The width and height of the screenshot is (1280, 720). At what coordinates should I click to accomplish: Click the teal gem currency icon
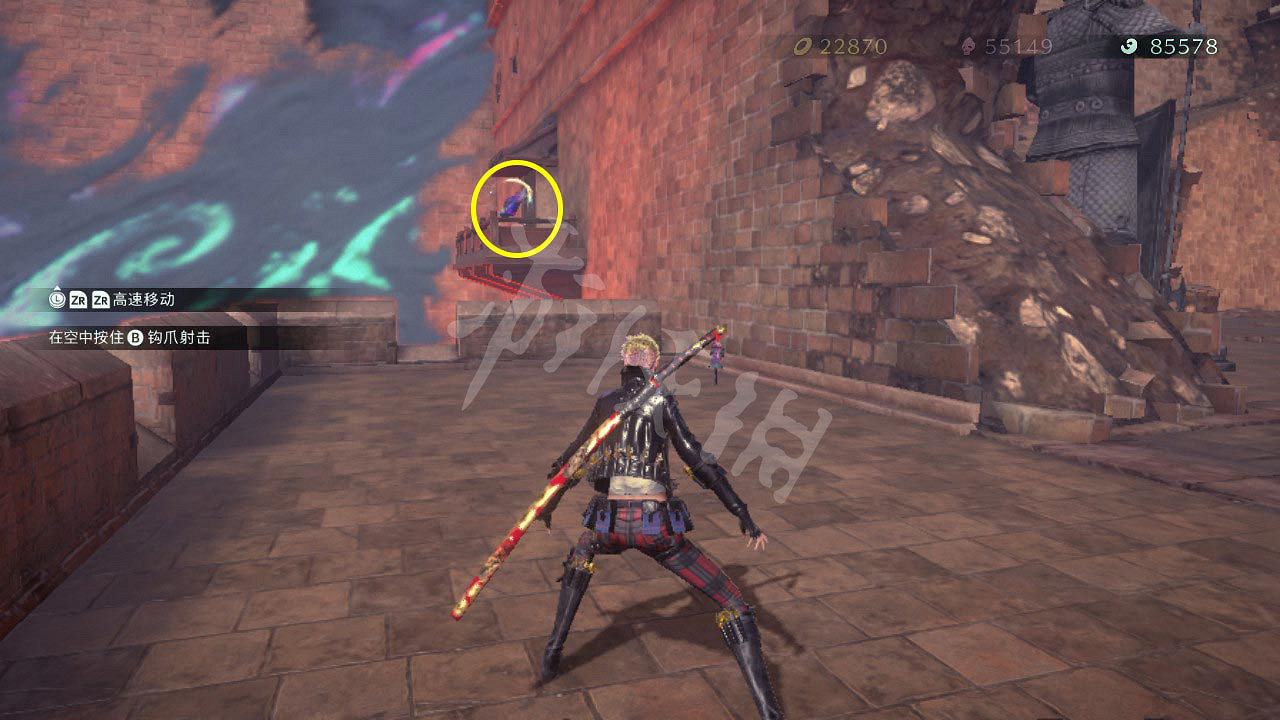tap(1127, 45)
